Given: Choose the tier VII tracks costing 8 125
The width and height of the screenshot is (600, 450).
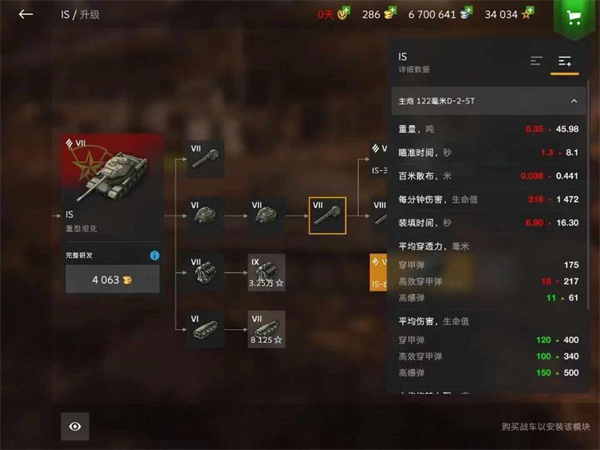Looking at the screenshot, I should [x=266, y=329].
